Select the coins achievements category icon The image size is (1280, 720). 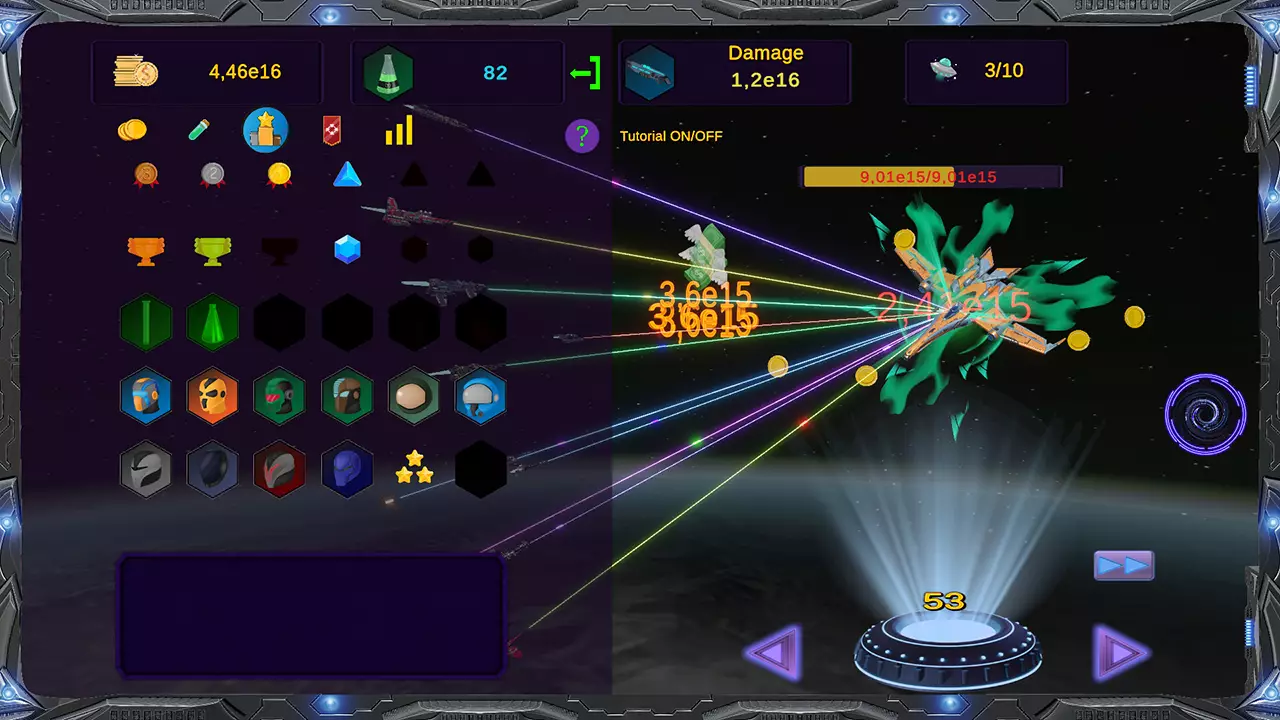coord(133,130)
